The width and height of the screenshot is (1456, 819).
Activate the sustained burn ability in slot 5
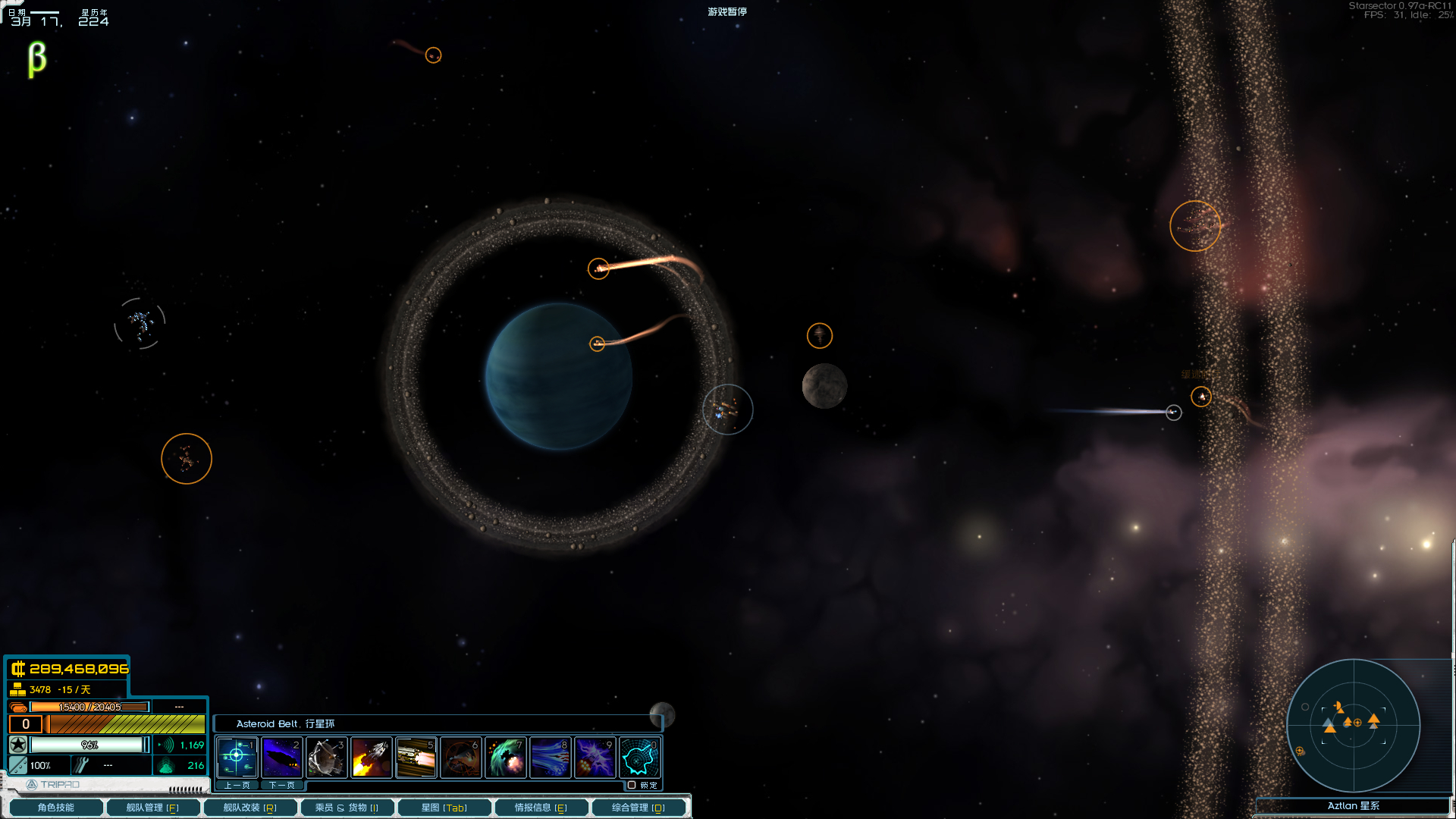416,757
